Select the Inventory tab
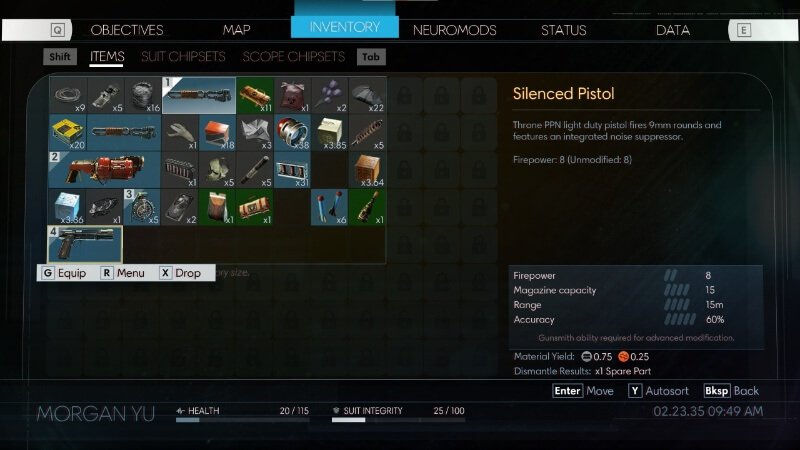Viewport: 800px width, 450px height. (x=344, y=27)
